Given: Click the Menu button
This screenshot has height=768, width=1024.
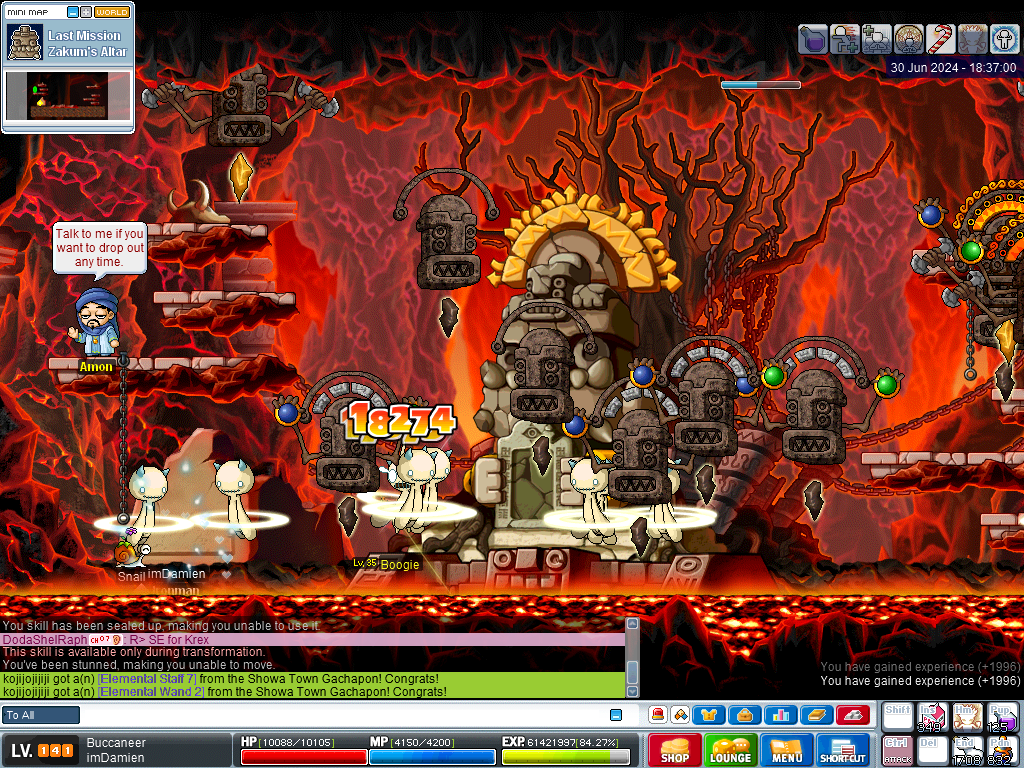Looking at the screenshot, I should [x=786, y=750].
